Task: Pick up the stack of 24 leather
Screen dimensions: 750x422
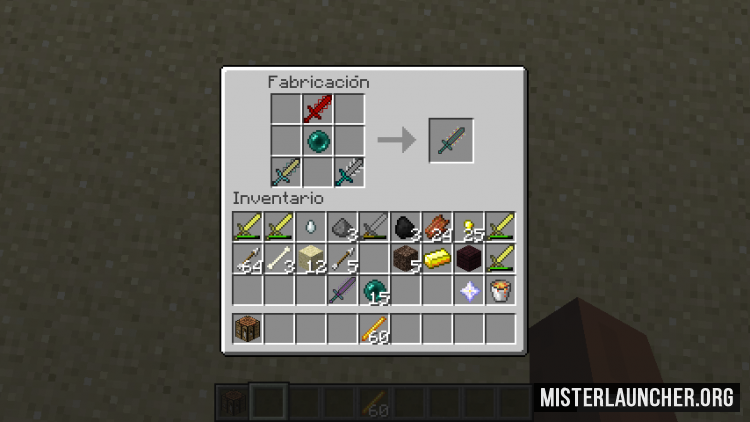Action: click(437, 228)
